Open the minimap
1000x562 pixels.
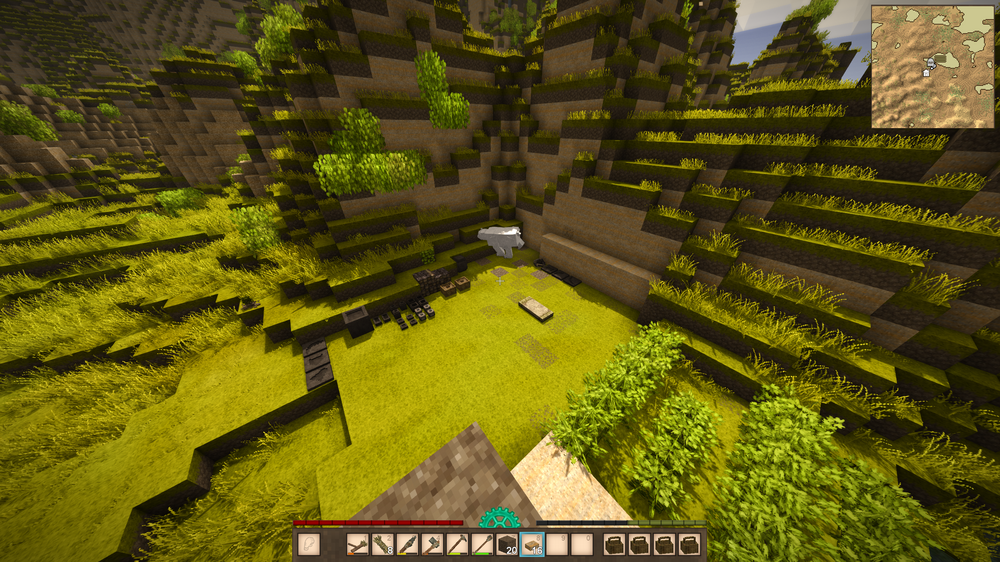[932, 66]
